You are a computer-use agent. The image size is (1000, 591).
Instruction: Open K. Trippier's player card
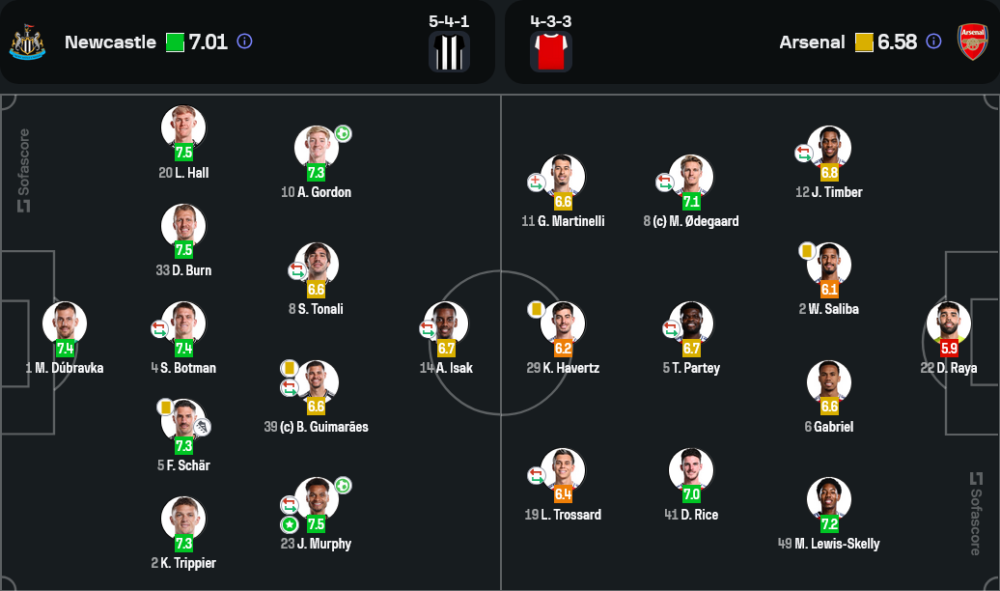pyautogui.click(x=183, y=519)
